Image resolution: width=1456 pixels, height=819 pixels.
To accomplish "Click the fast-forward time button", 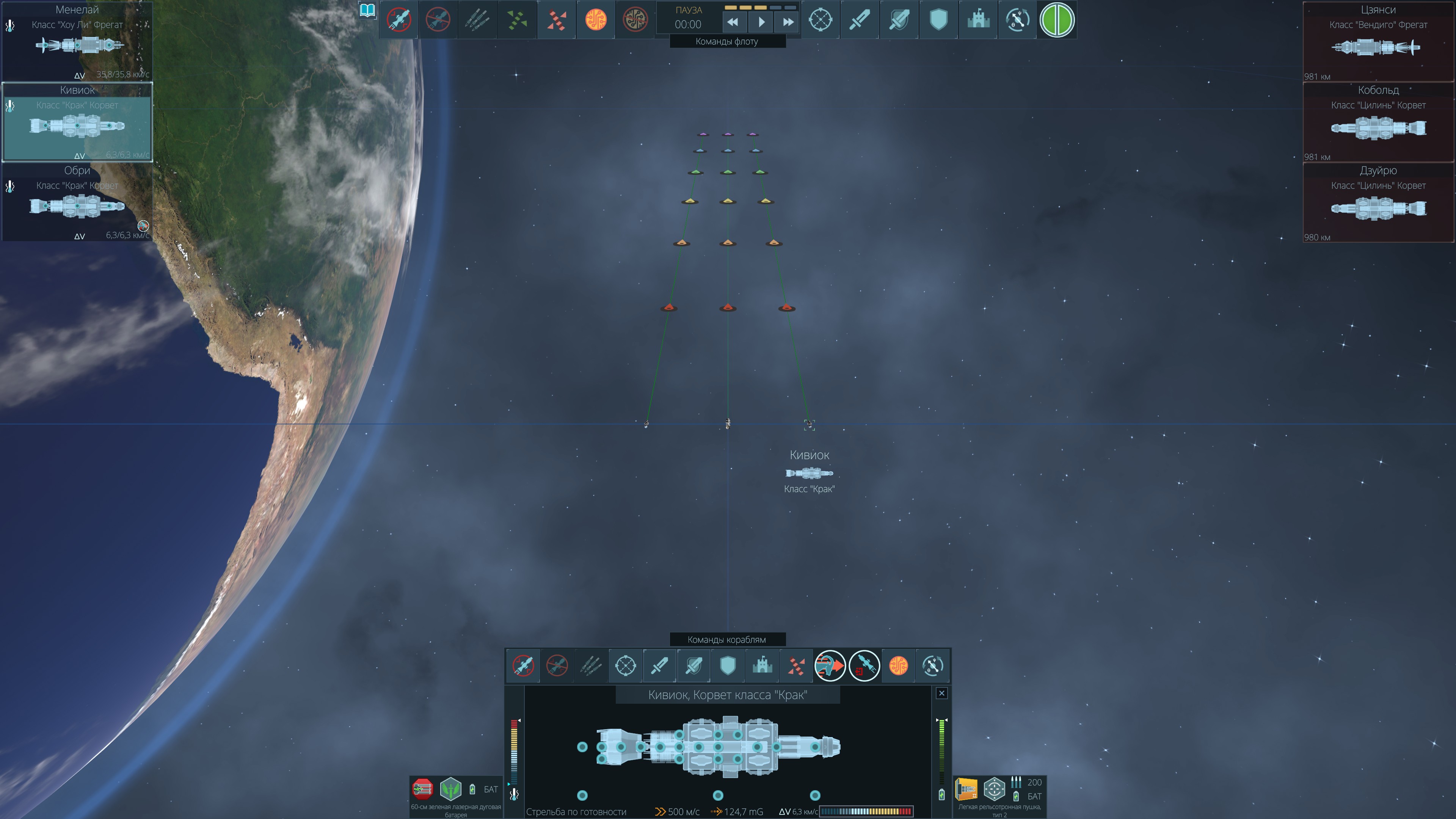I will pyautogui.click(x=788, y=22).
